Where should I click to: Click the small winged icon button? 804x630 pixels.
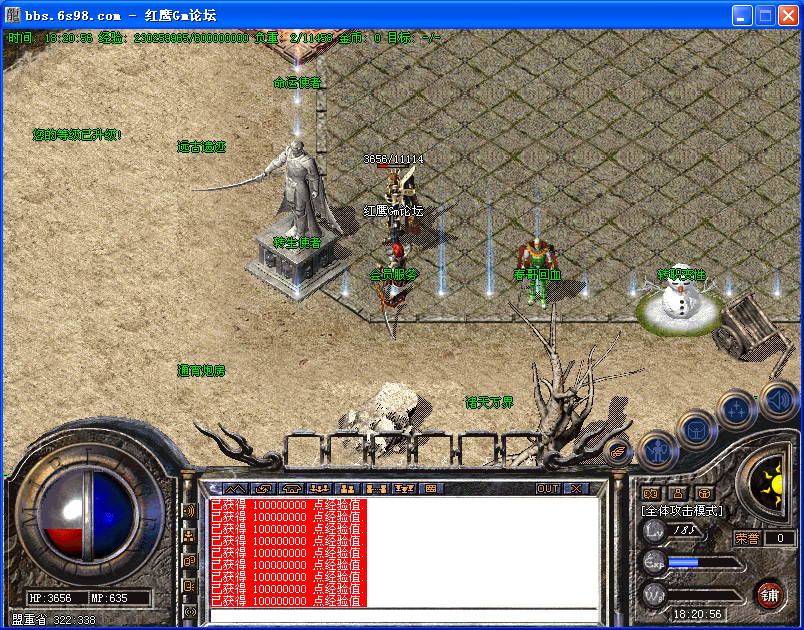[x=619, y=451]
